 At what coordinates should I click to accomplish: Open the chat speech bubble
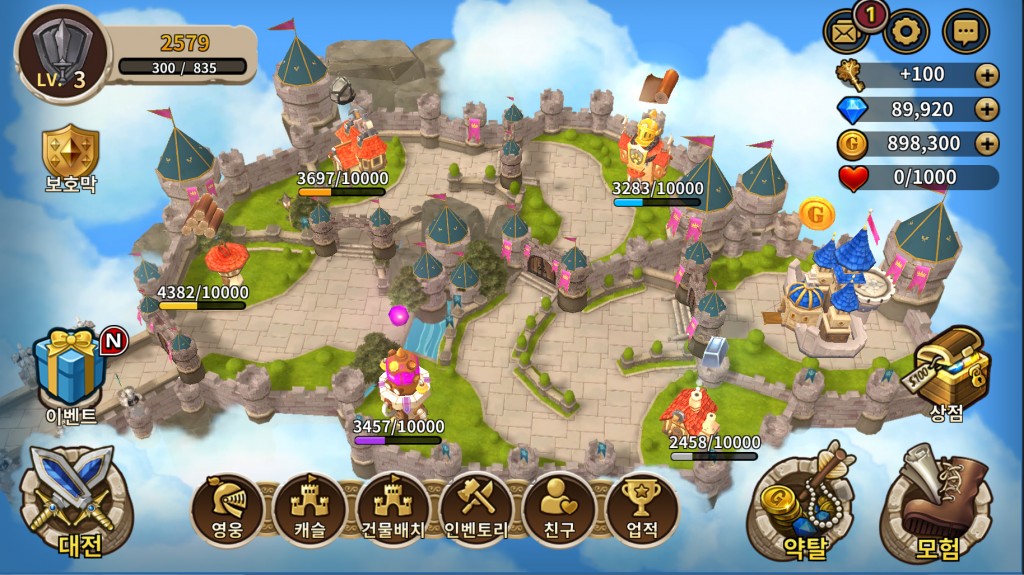[966, 31]
